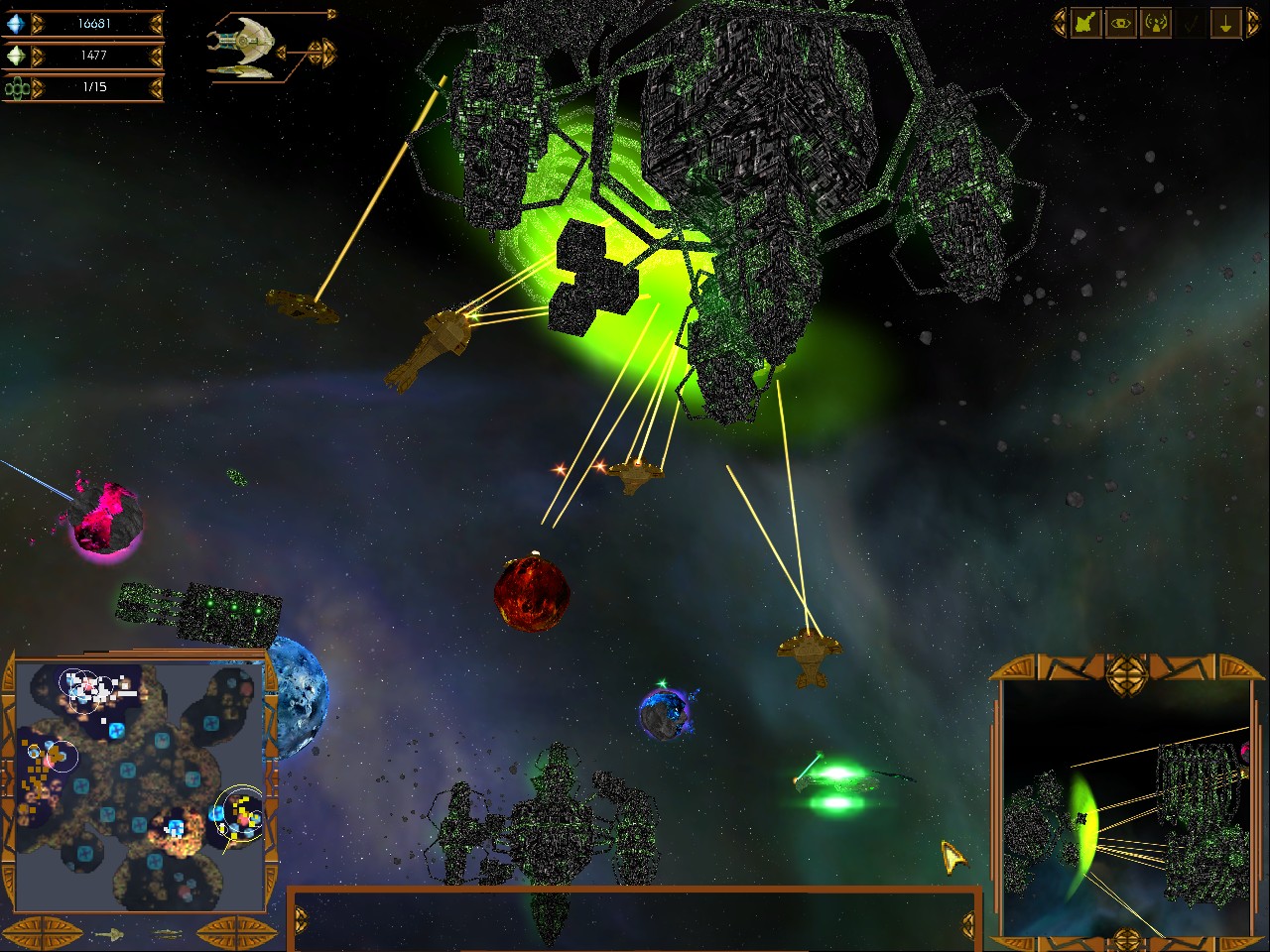This screenshot has height=952, width=1270.
Task: Select the paintbrush map icon
Action: coord(1084,24)
